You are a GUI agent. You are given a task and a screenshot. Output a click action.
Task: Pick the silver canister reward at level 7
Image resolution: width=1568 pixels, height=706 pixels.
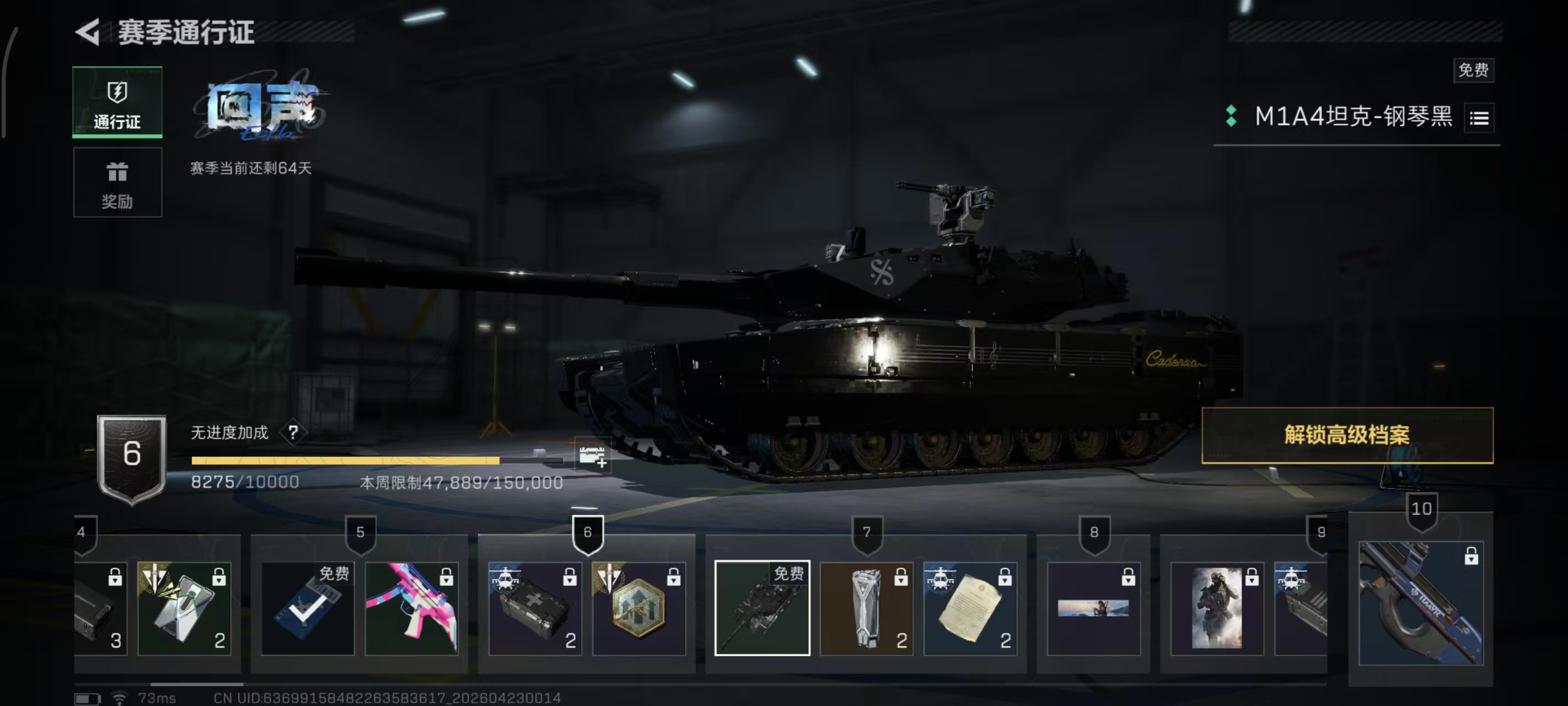(866, 608)
